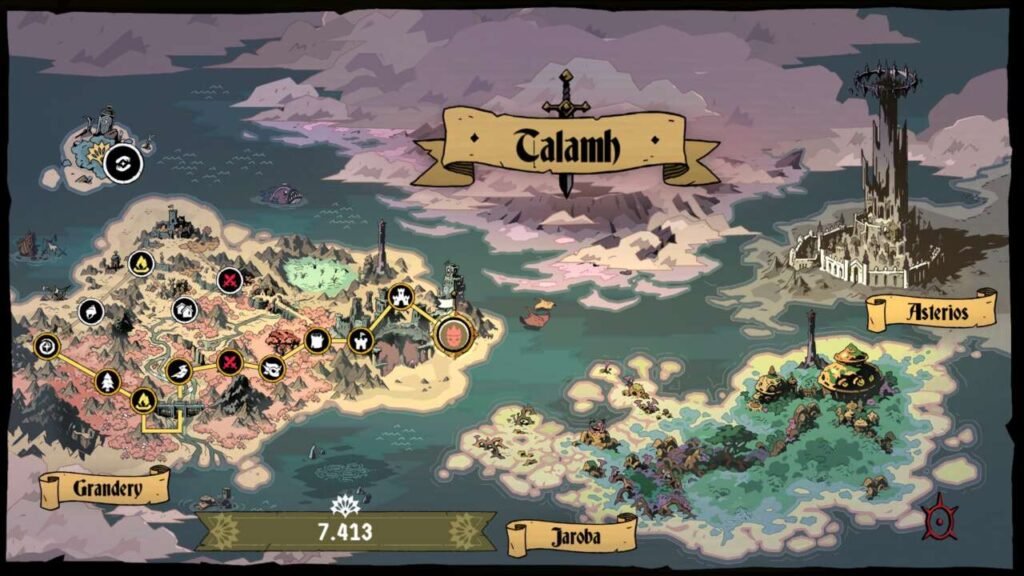Open the helmet map node
Screen dimensions: 1024x576
(91, 311)
